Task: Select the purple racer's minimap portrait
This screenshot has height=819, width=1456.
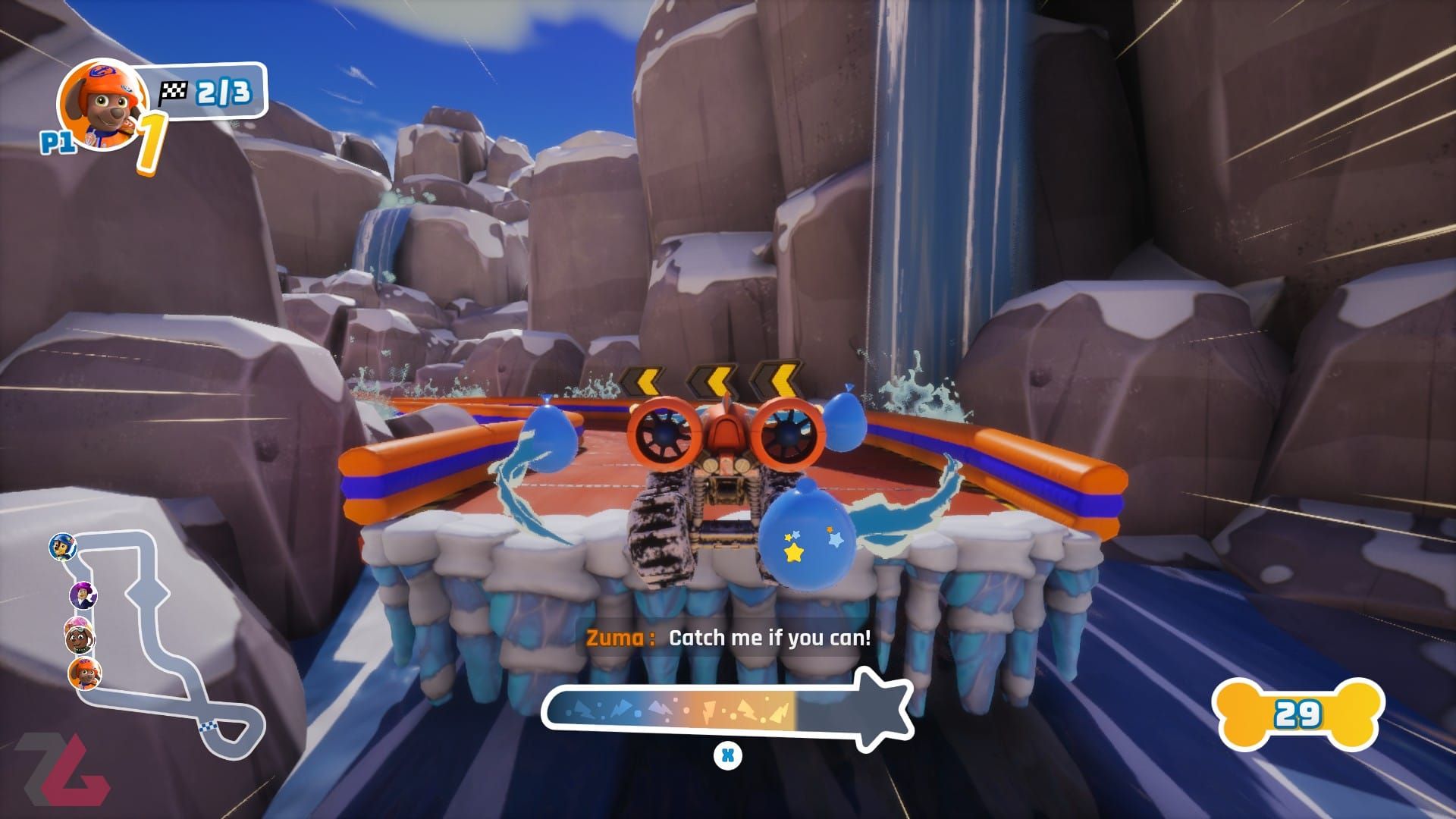Action: [83, 594]
